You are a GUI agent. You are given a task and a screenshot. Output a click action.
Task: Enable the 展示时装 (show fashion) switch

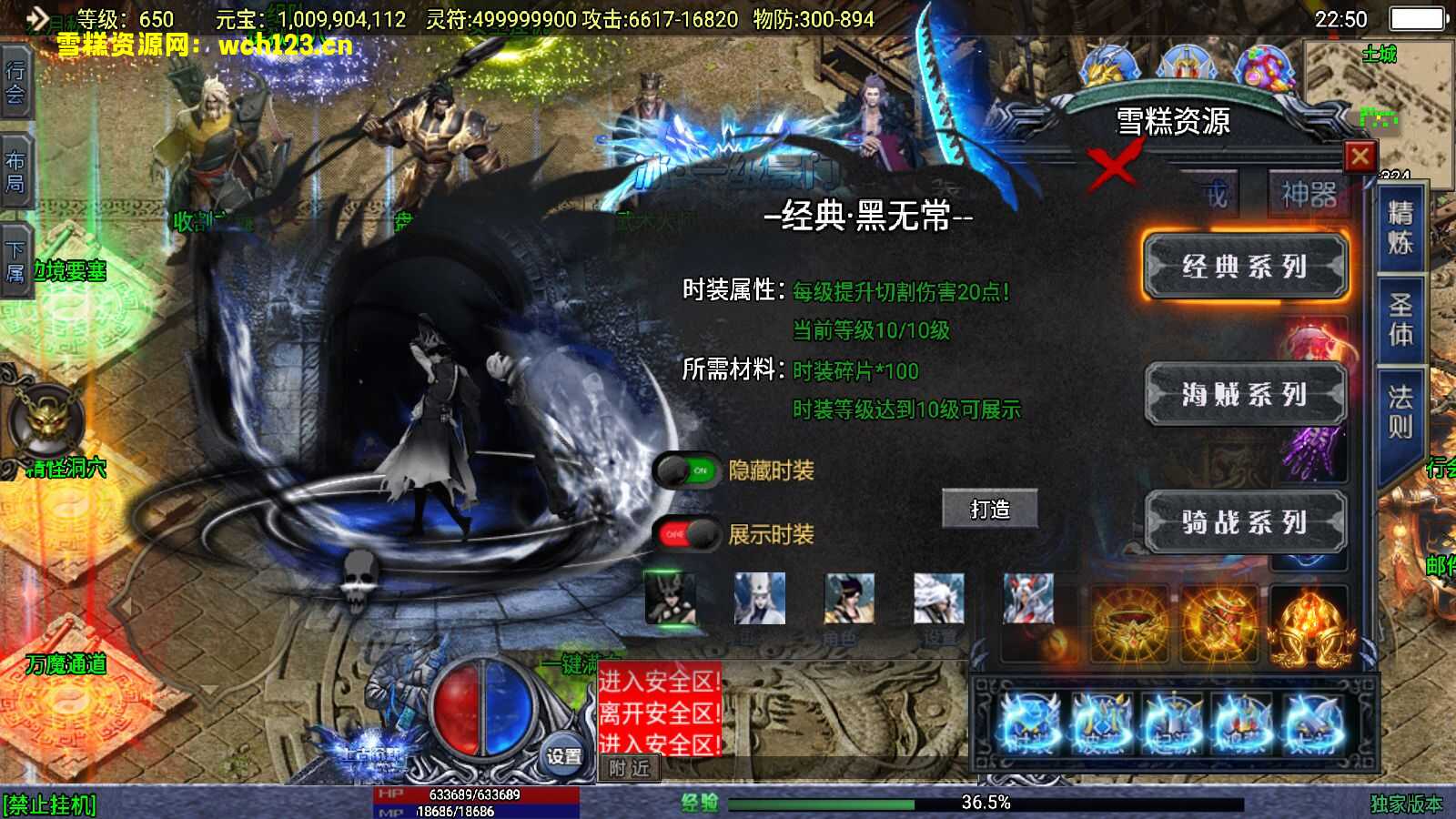pos(690,535)
